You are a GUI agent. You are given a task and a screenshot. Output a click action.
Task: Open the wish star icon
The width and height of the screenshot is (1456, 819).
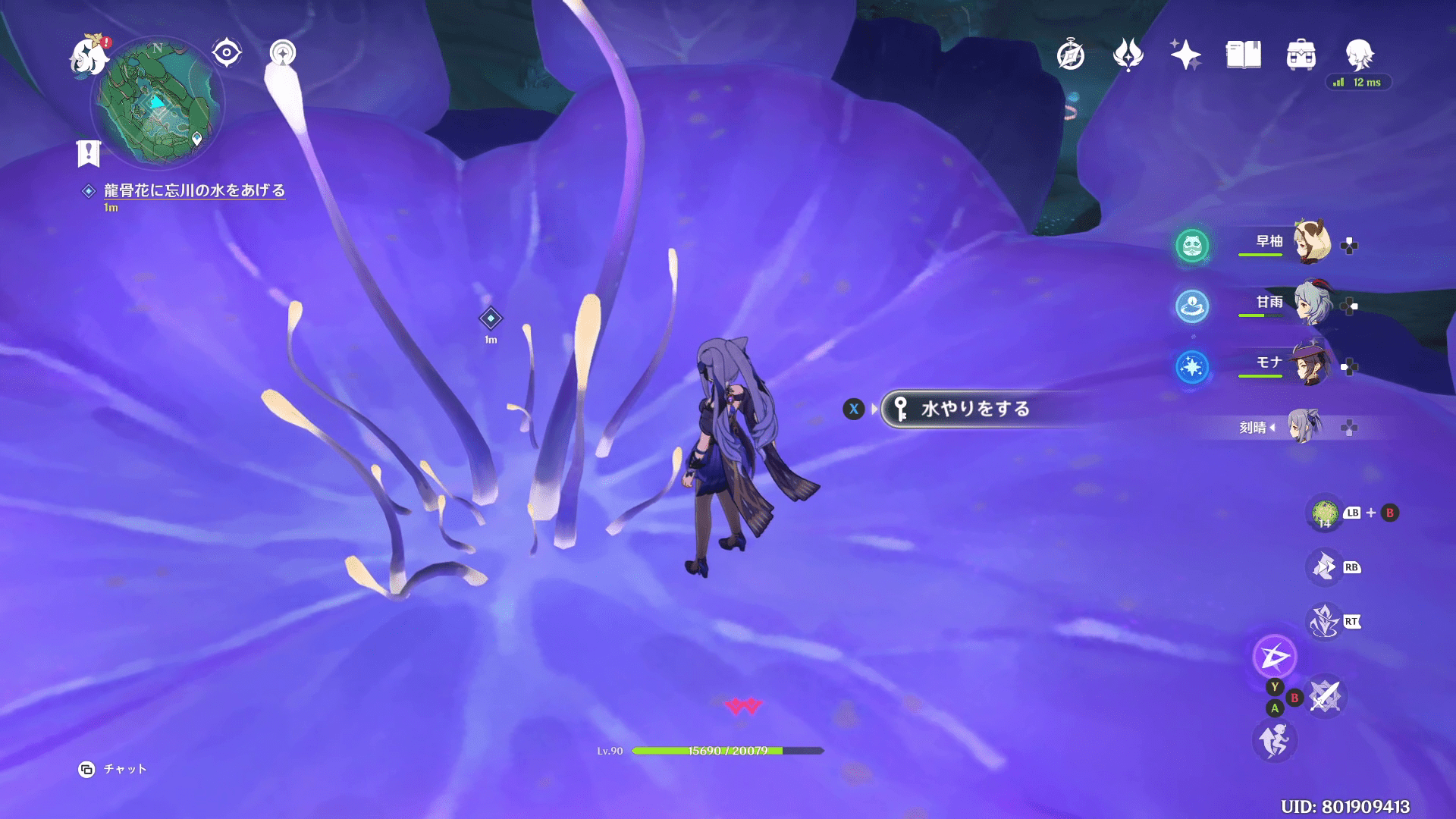pyautogui.click(x=1185, y=55)
